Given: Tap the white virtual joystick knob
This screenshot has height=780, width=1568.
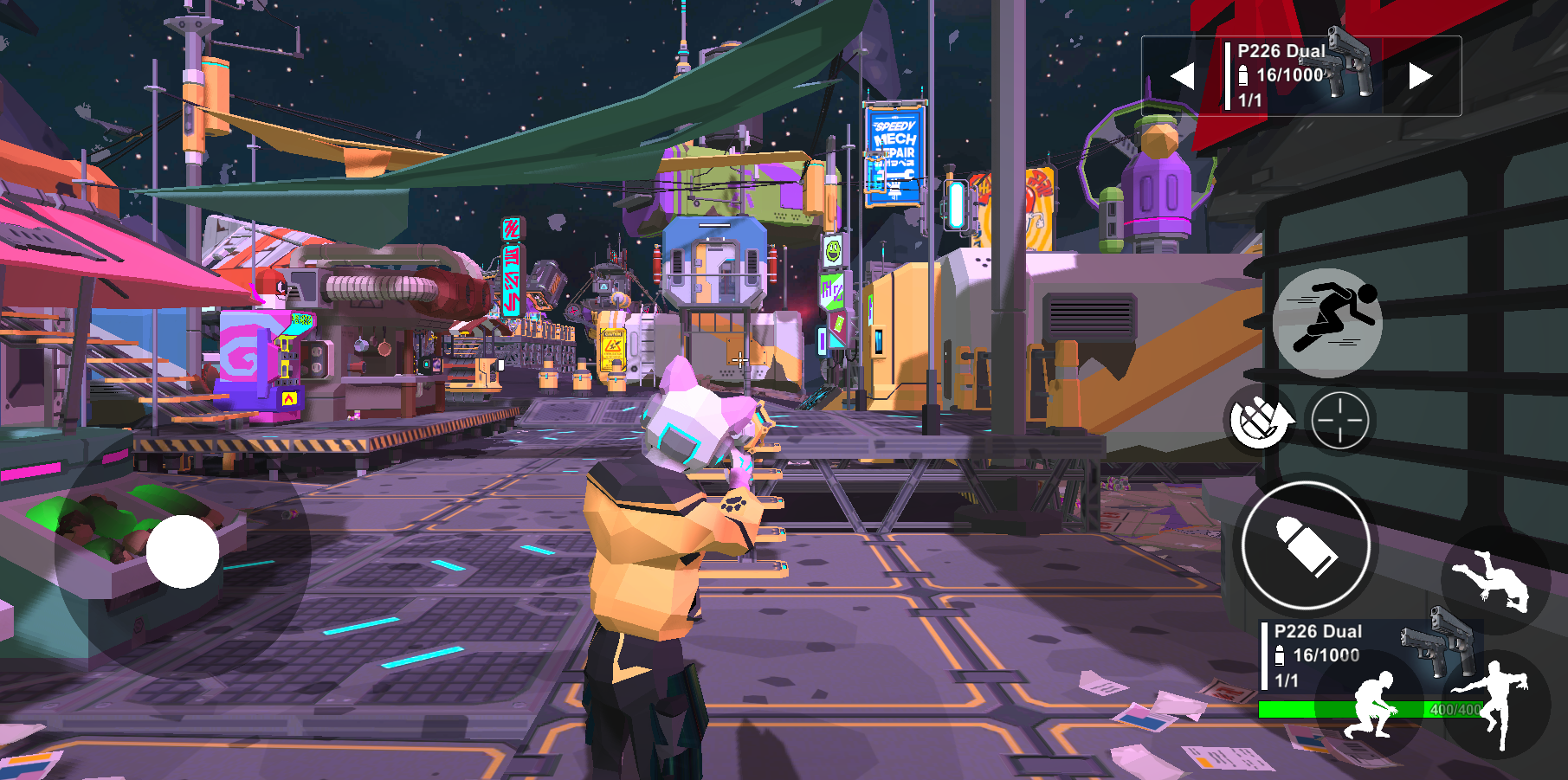Looking at the screenshot, I should [x=183, y=551].
